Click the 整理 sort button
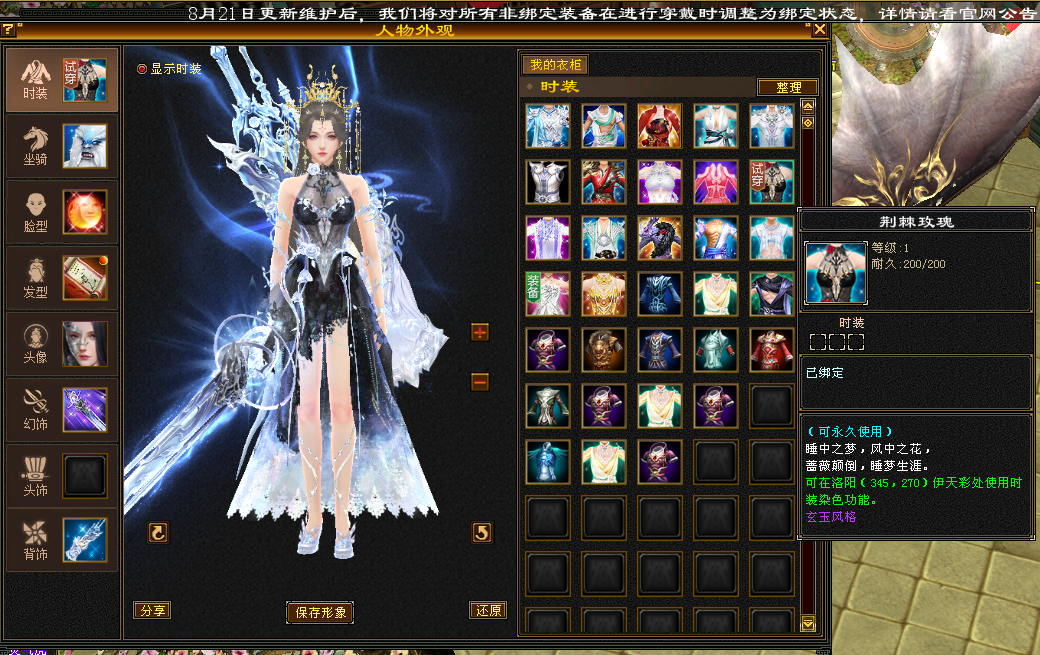Viewport: 1040px width, 655px height. tap(788, 87)
